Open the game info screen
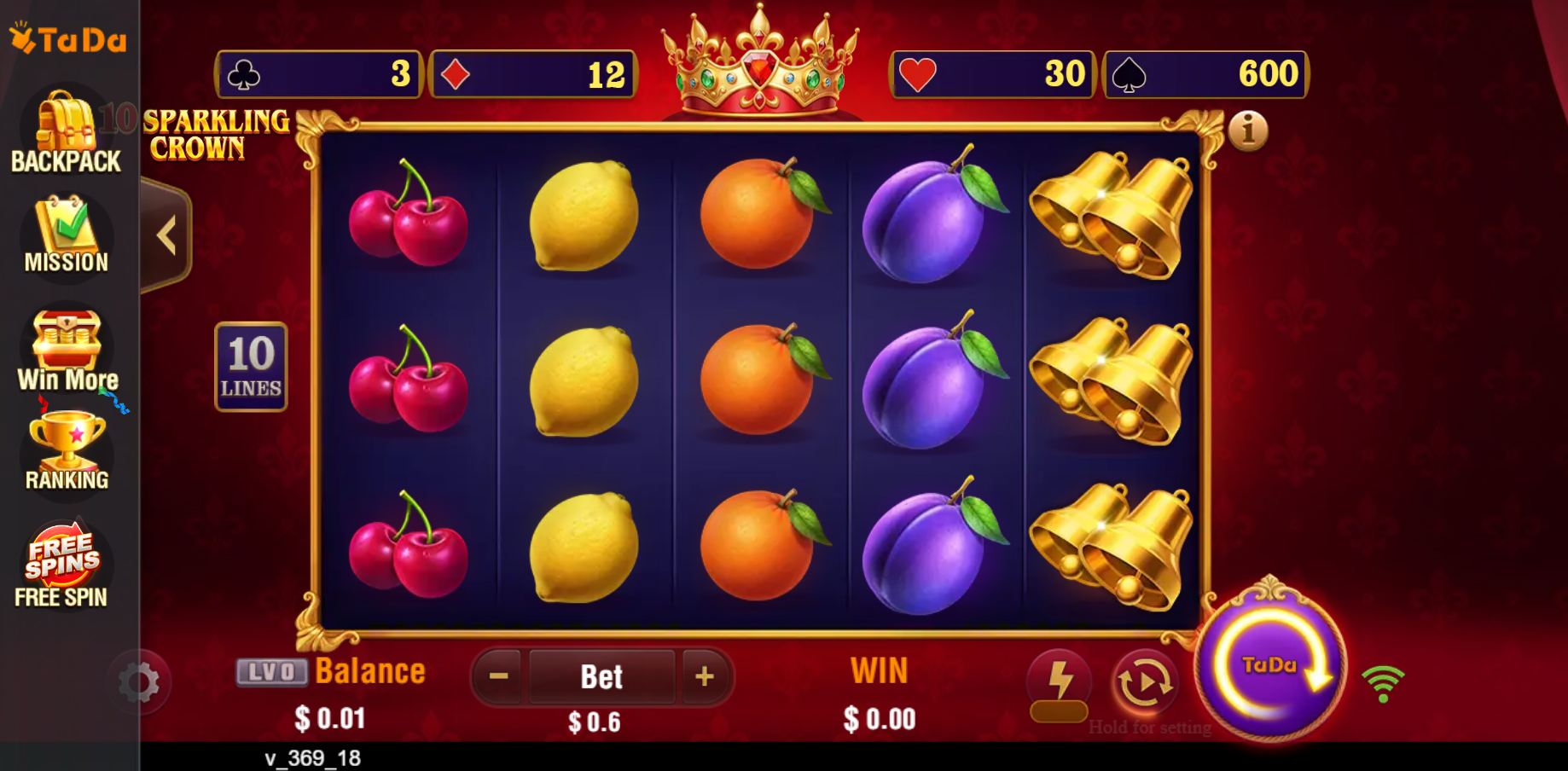This screenshot has height=771, width=1568. tap(1248, 130)
